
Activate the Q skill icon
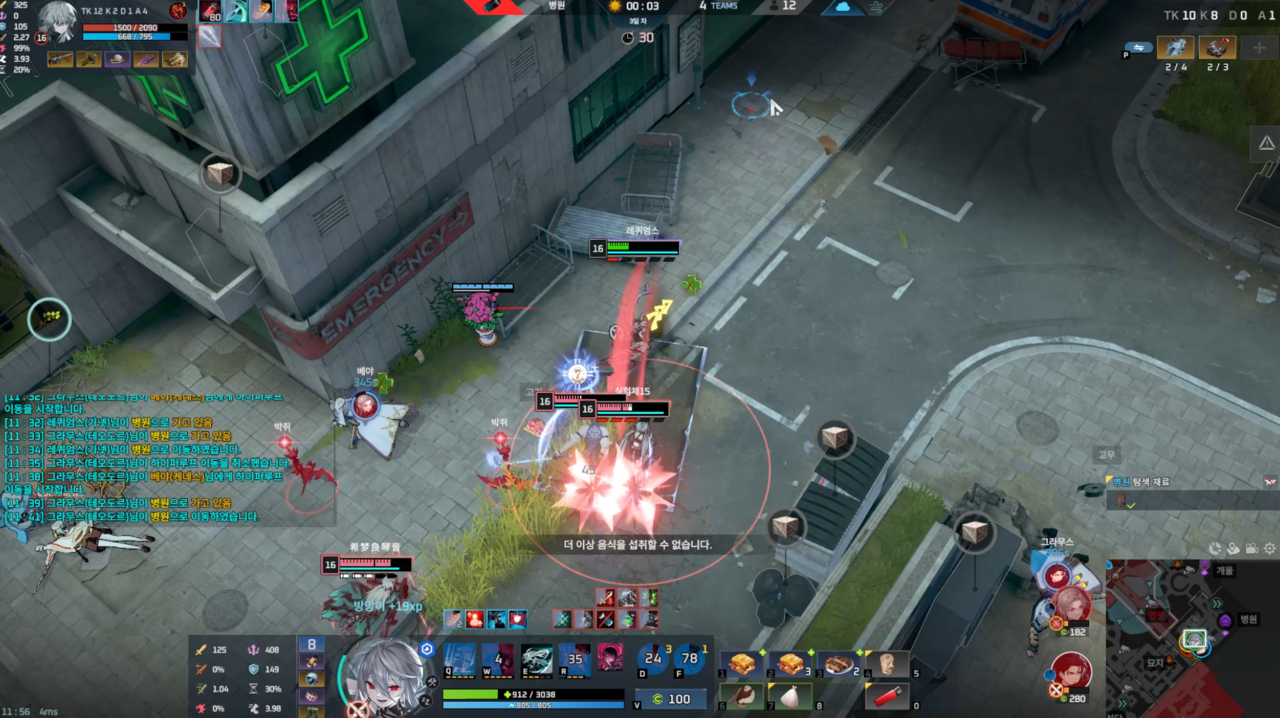pos(460,660)
